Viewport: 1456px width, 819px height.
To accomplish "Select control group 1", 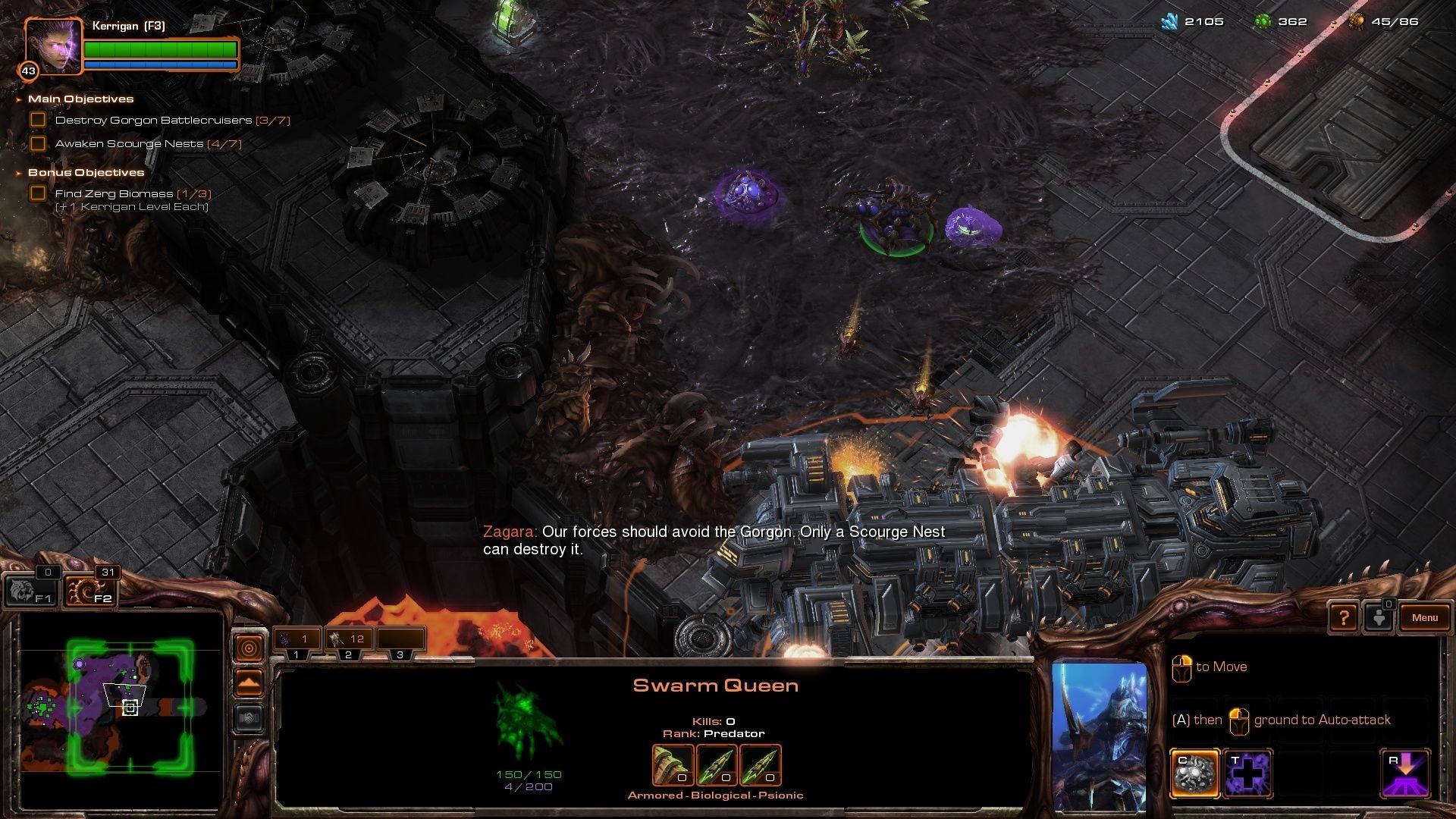I will (x=297, y=639).
